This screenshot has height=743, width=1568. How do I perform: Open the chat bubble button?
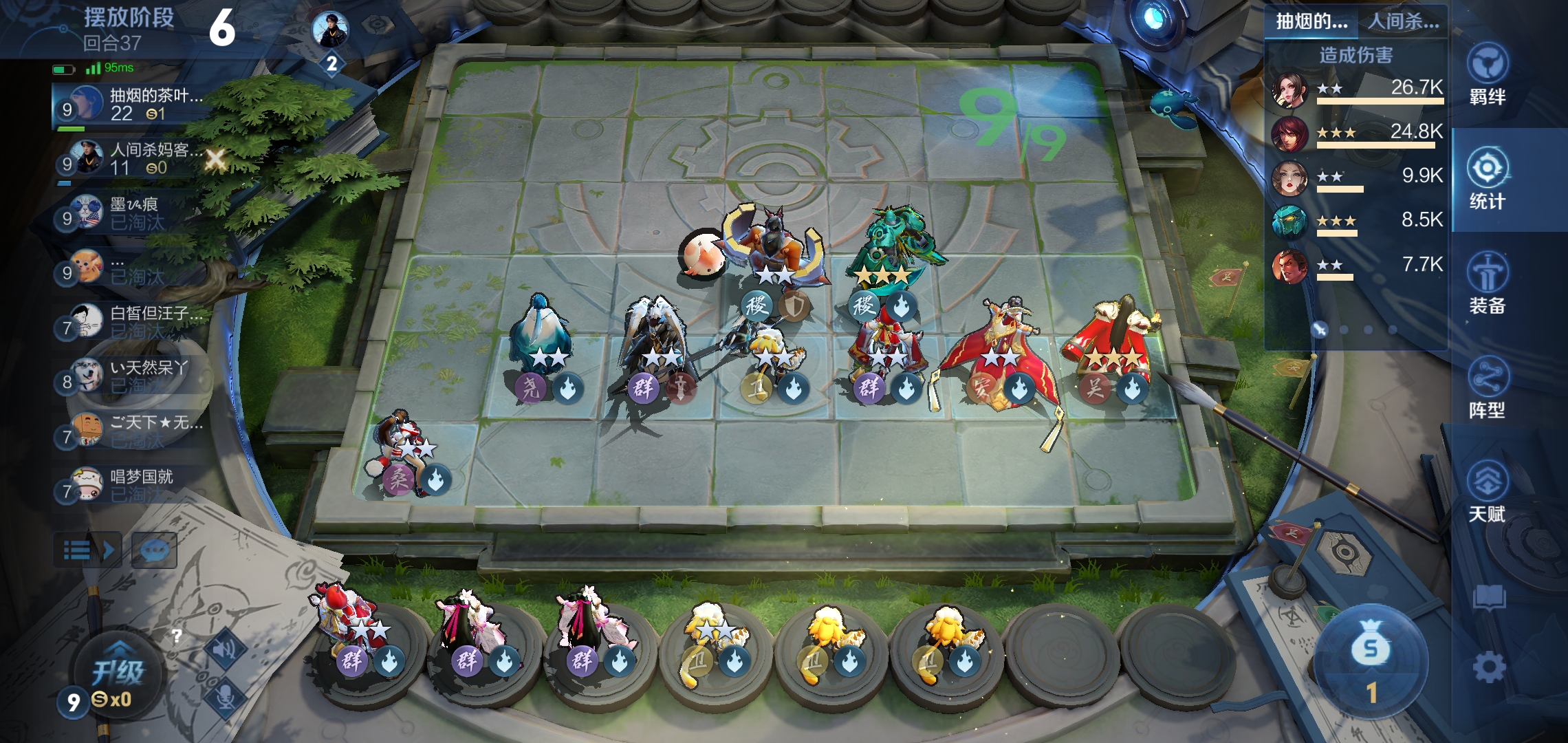click(x=154, y=550)
